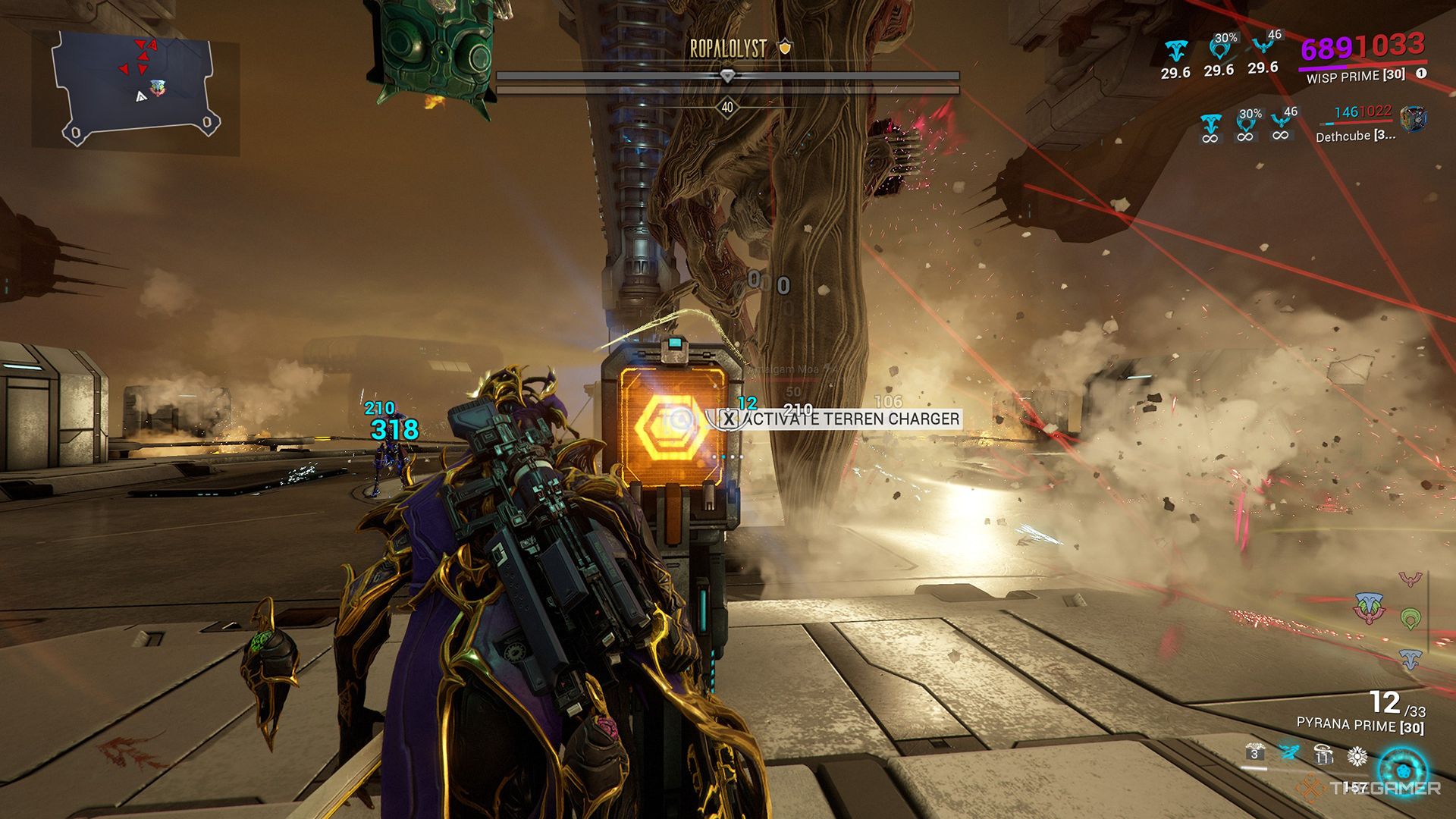The width and height of the screenshot is (1456, 819).
Task: Click the marker arrow below the boss bar
Action: click(728, 76)
